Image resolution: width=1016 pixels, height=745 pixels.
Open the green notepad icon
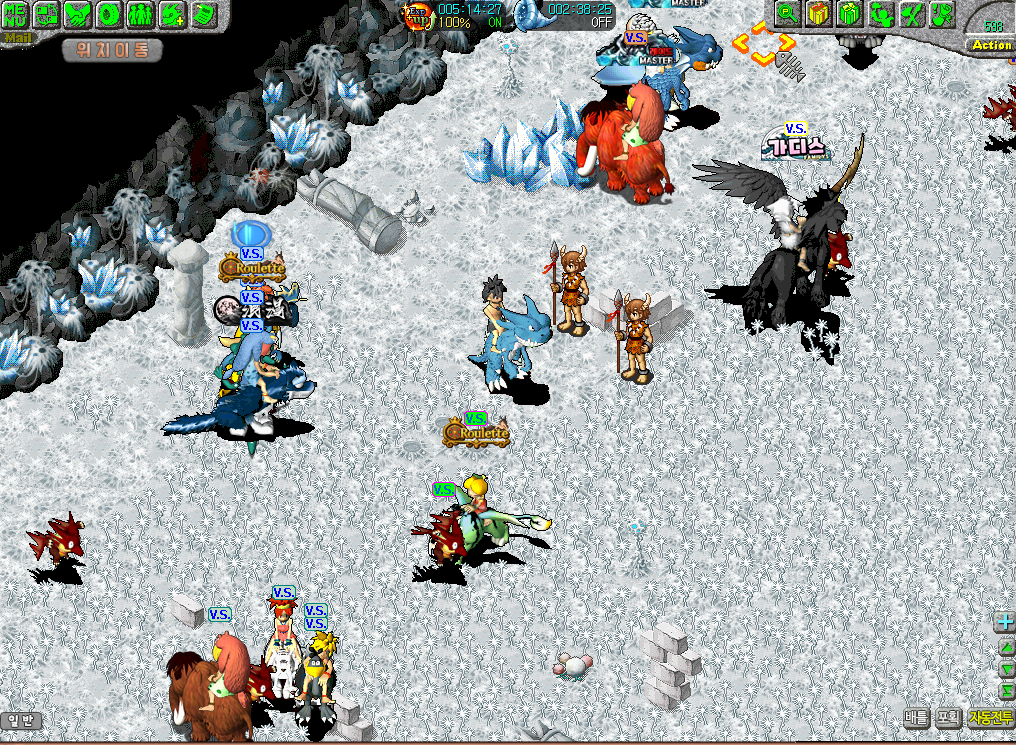pyautogui.click(x=203, y=14)
